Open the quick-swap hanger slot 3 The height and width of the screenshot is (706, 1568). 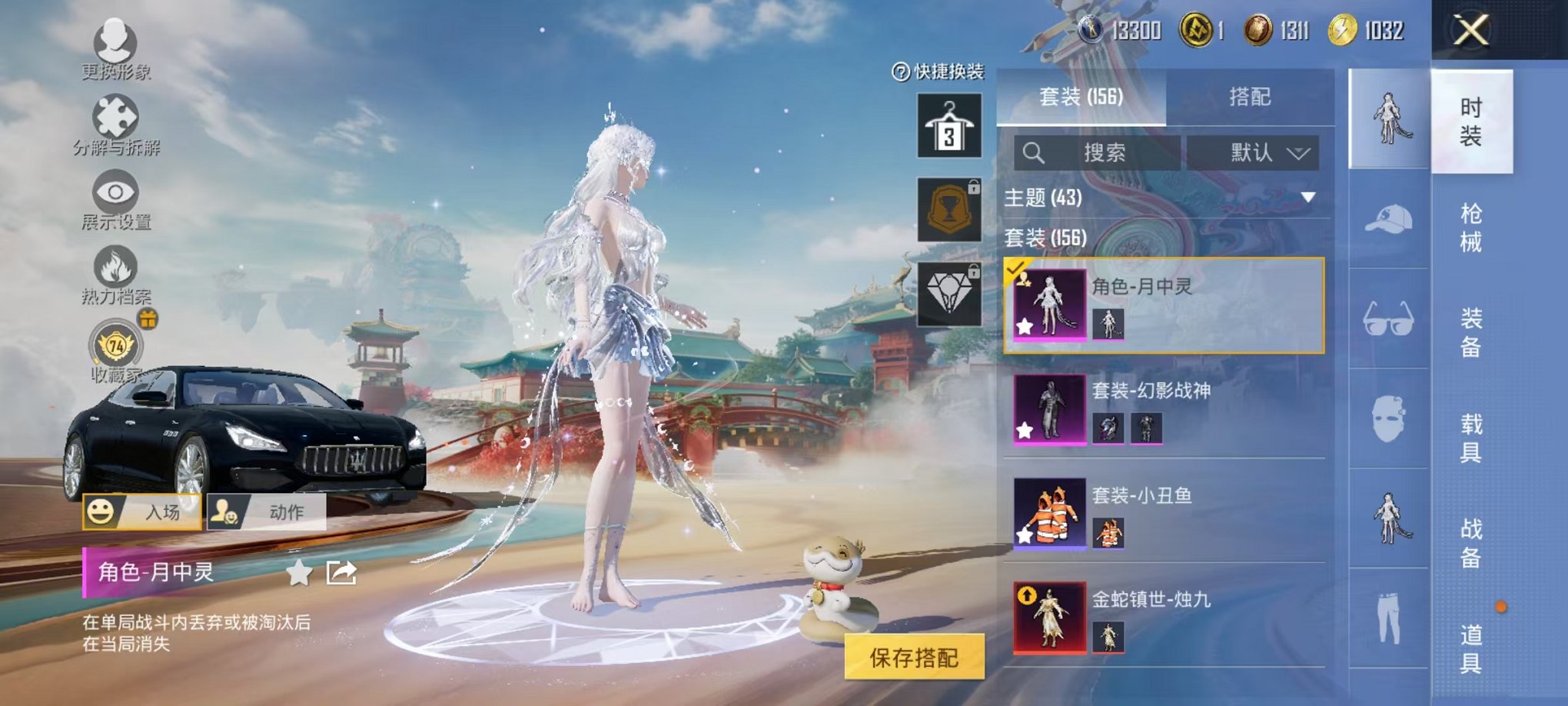click(x=950, y=123)
